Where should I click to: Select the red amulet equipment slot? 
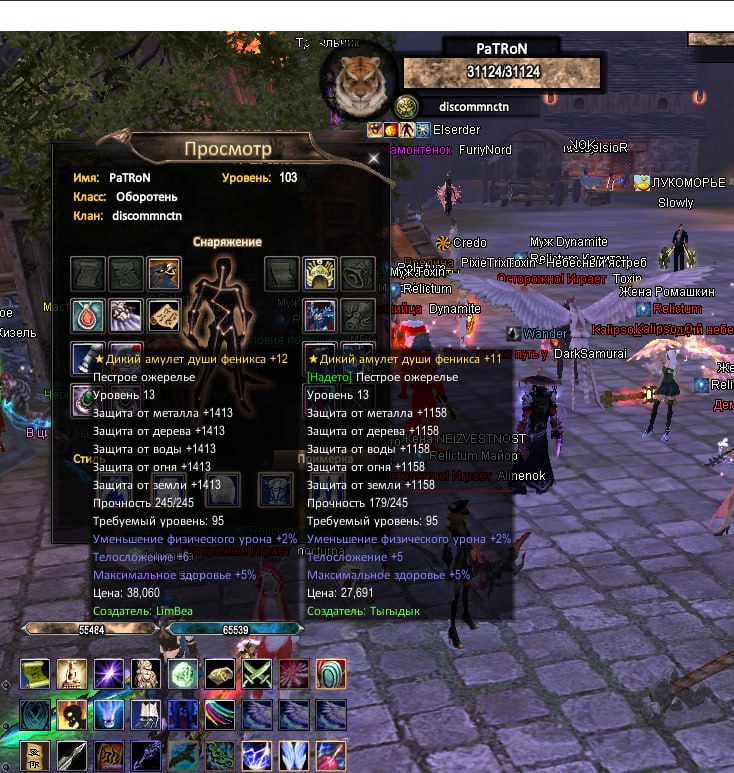tap(87, 315)
